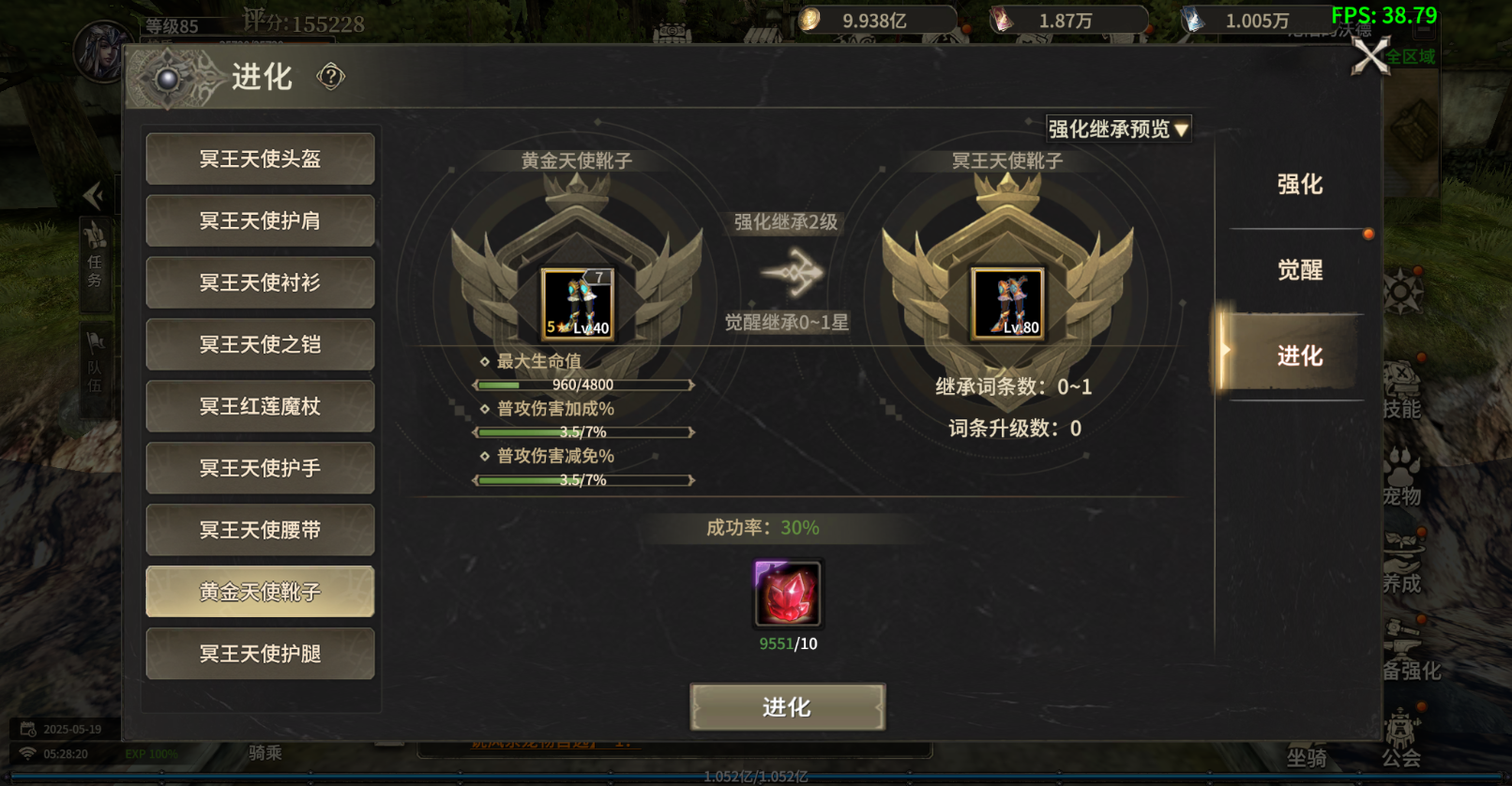Select the 冥王天使护腿 list entry
The height and width of the screenshot is (786, 1512).
[260, 654]
